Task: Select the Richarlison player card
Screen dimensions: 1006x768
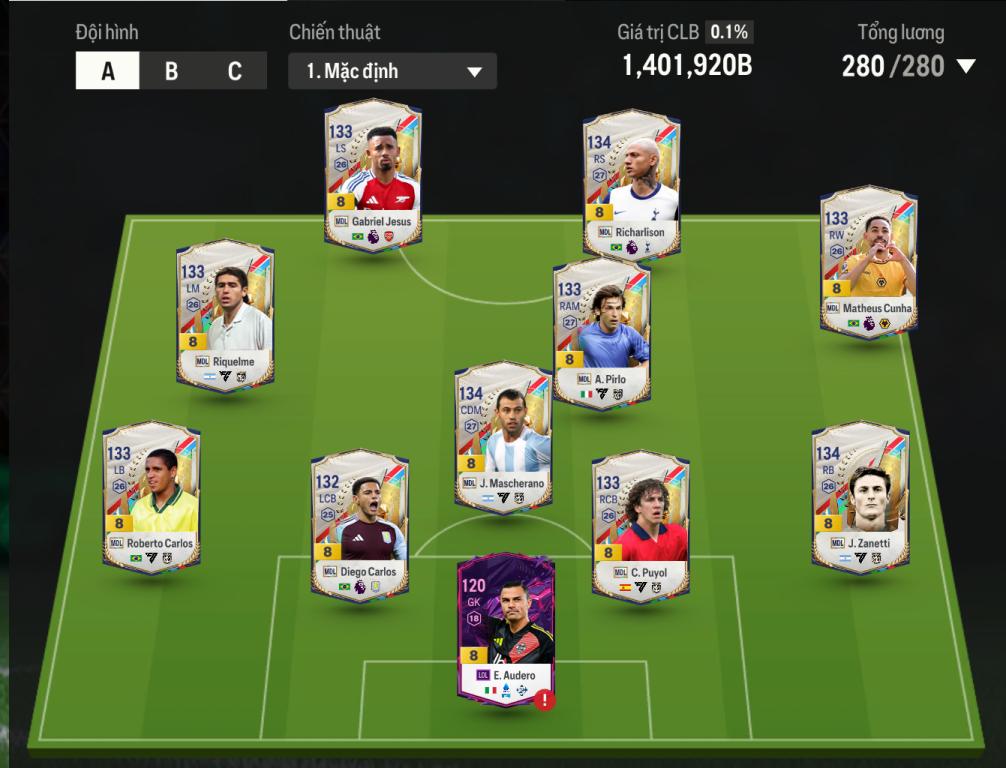Action: coord(632,183)
